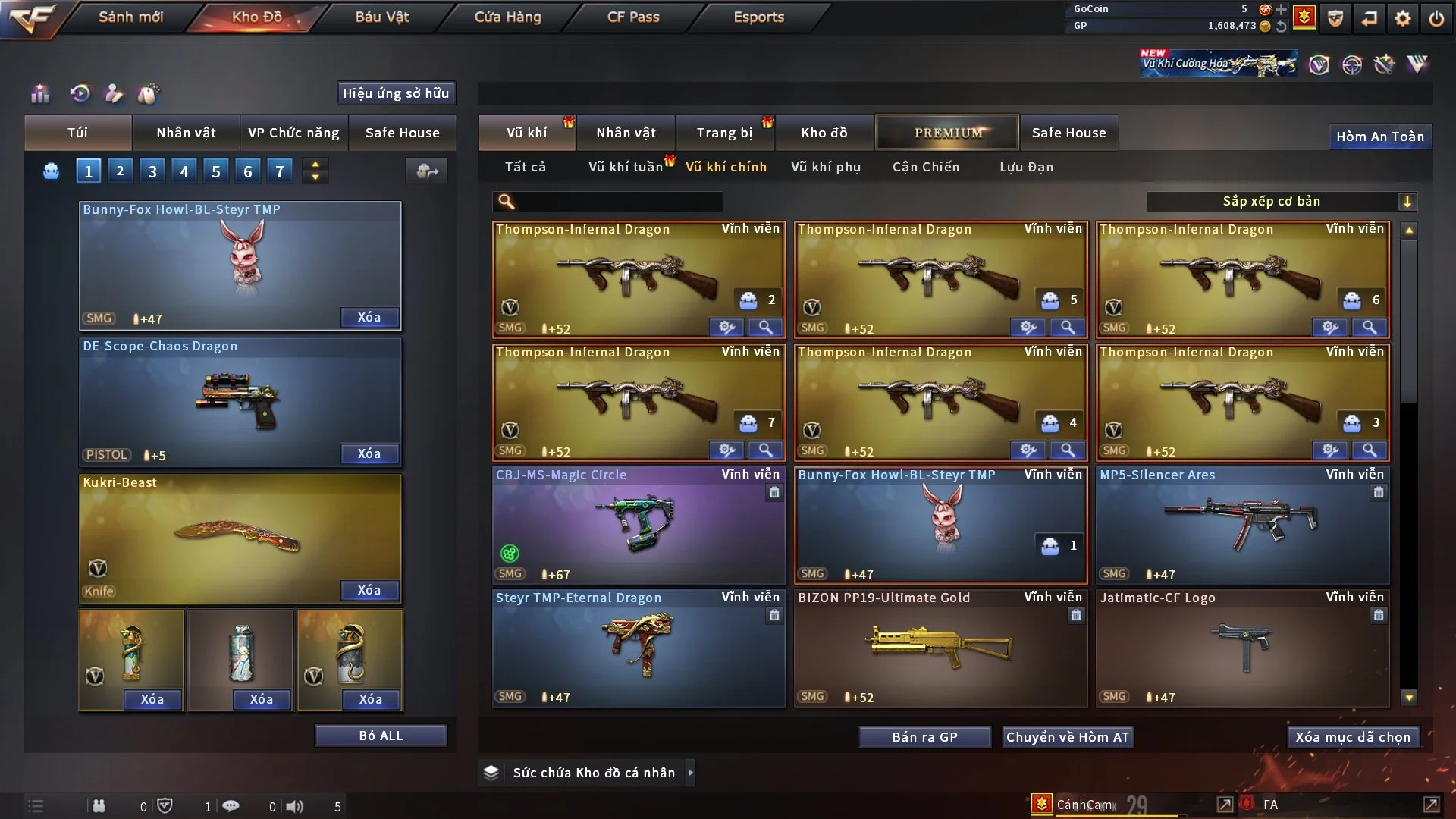Select the CBJ-MS-Magic Circle weapon

pyautogui.click(x=638, y=525)
